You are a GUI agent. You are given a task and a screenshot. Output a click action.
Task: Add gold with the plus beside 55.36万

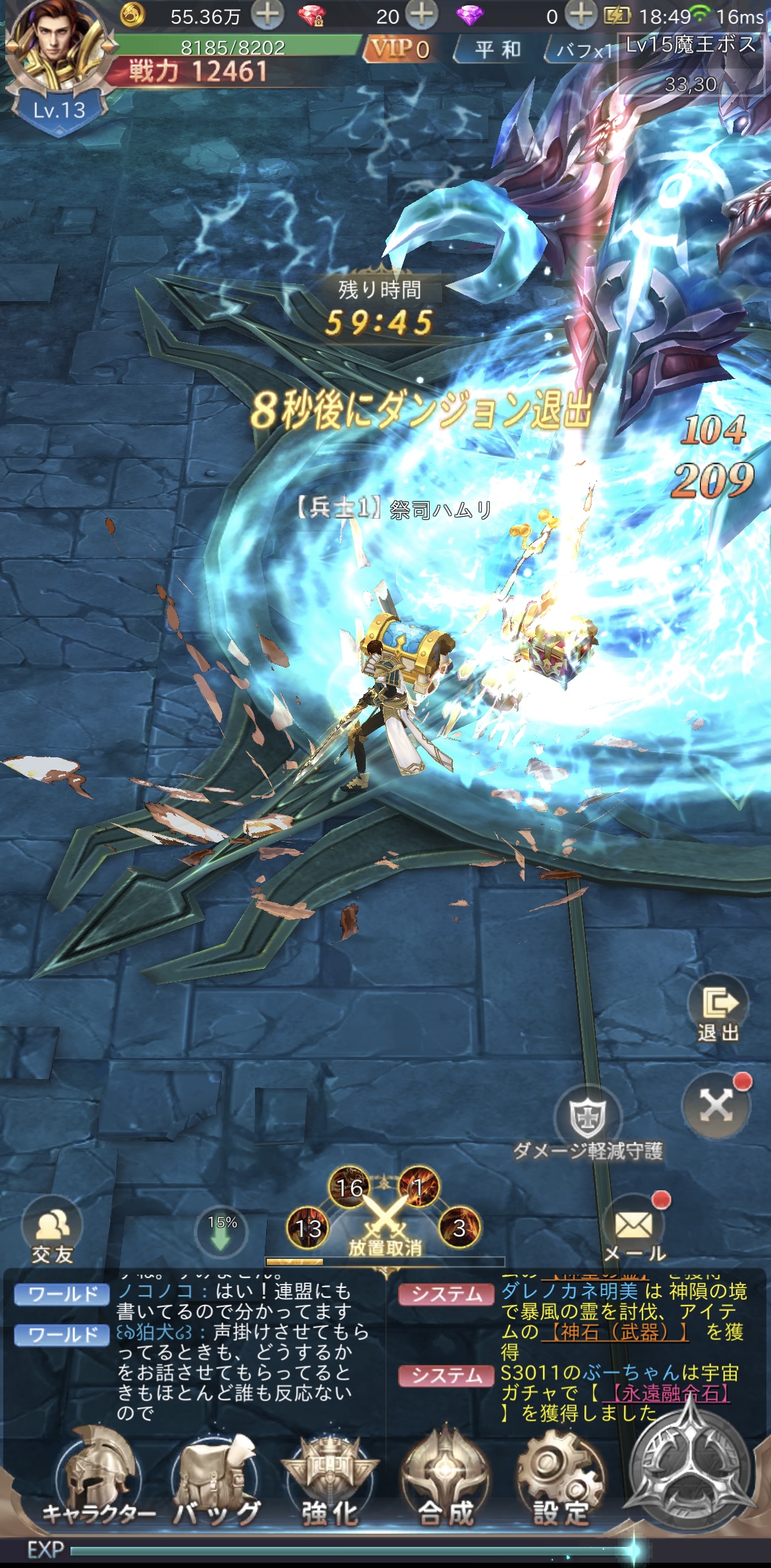[x=267, y=15]
